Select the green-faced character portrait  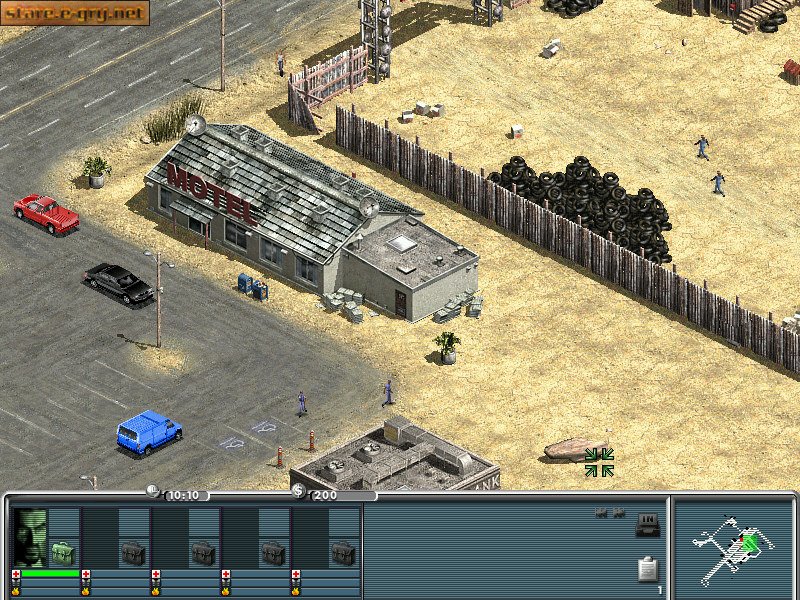coord(31,537)
